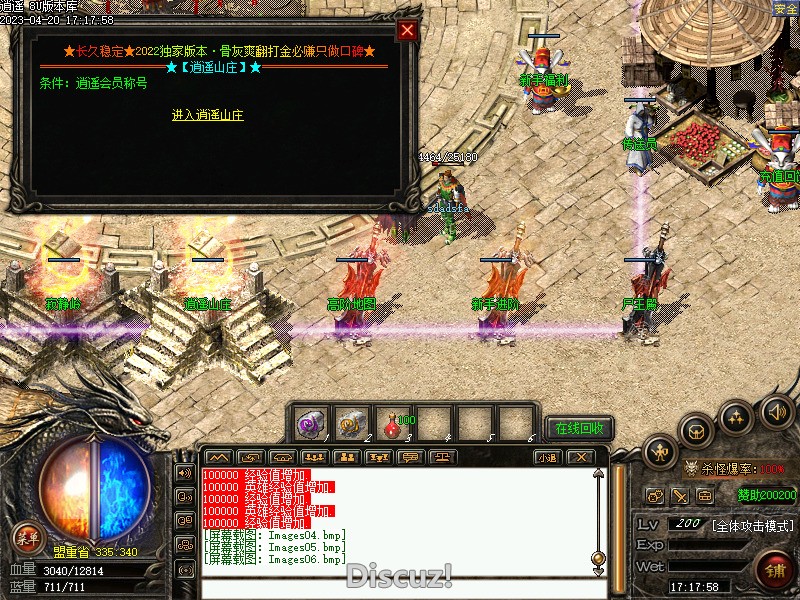Viewport: 800px width, 600px height.
Task: Close the chat panel with its X button
Action: [580, 457]
